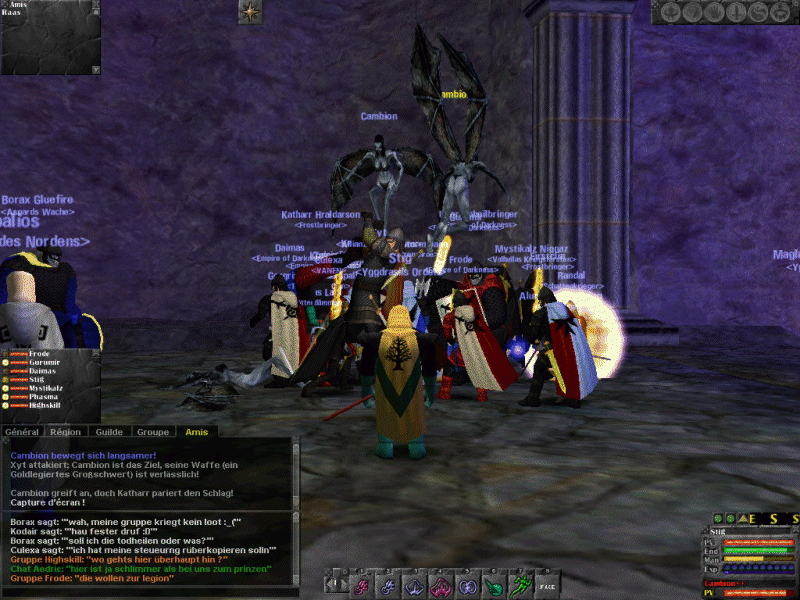This screenshot has height=600, width=800.
Task: Select the Guilde chat tab
Action: click(108, 431)
